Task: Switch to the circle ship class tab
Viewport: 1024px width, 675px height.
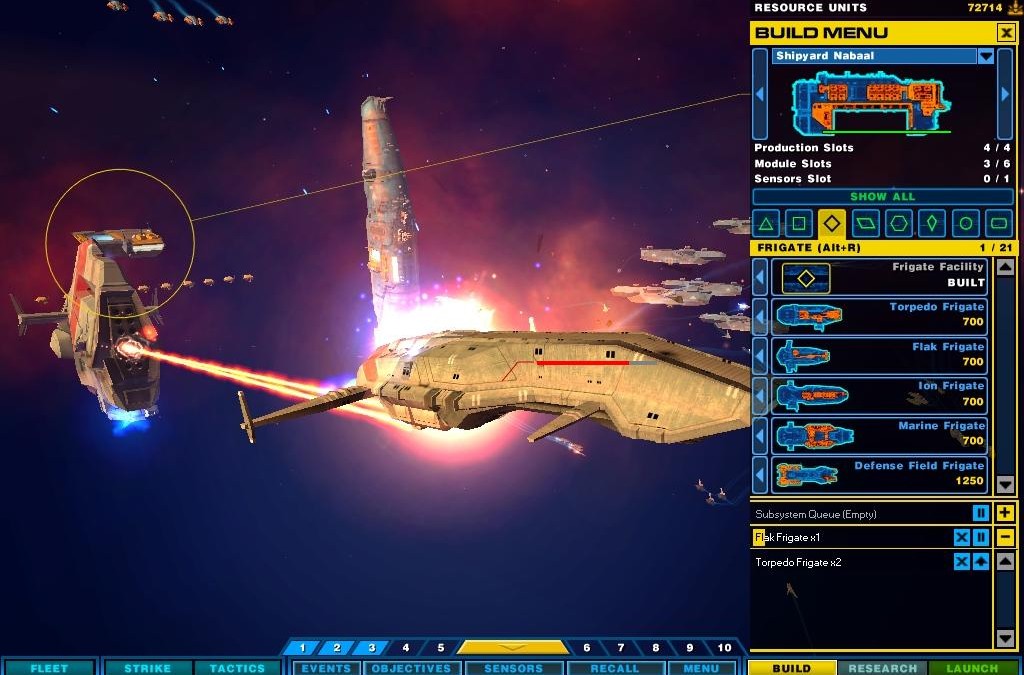Action: point(965,223)
